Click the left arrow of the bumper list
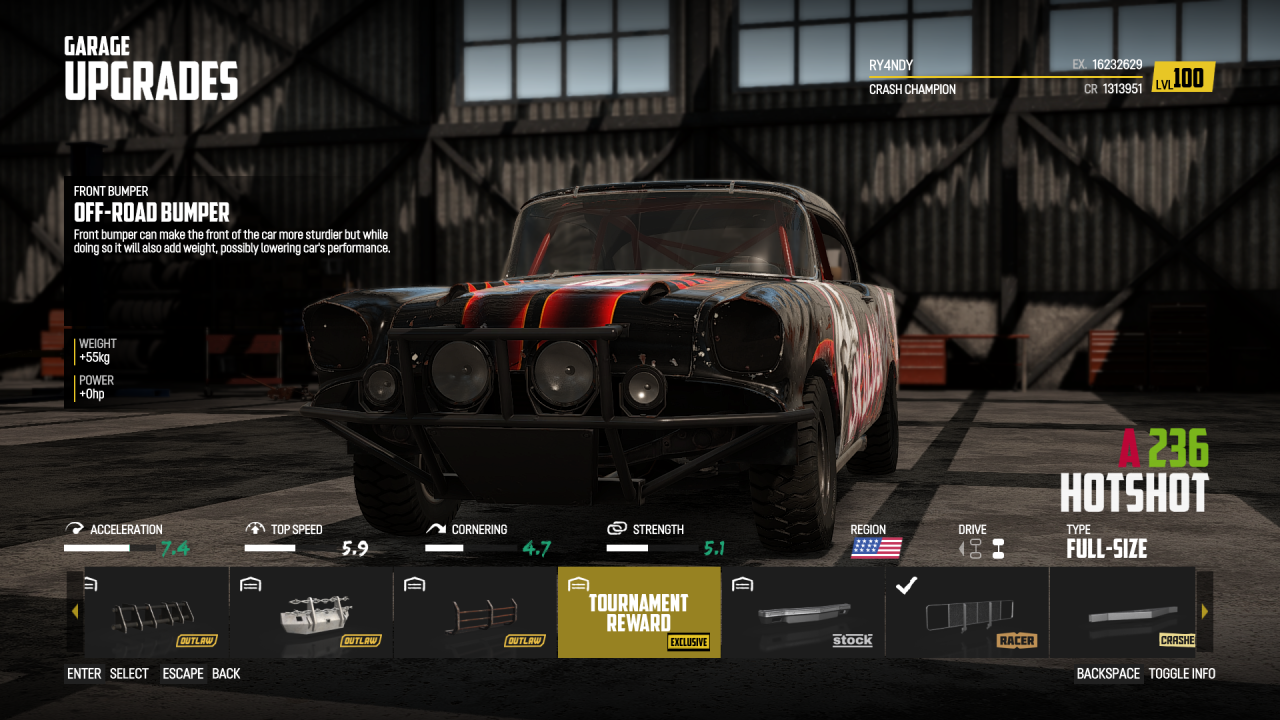Image resolution: width=1280 pixels, height=720 pixels. point(75,611)
